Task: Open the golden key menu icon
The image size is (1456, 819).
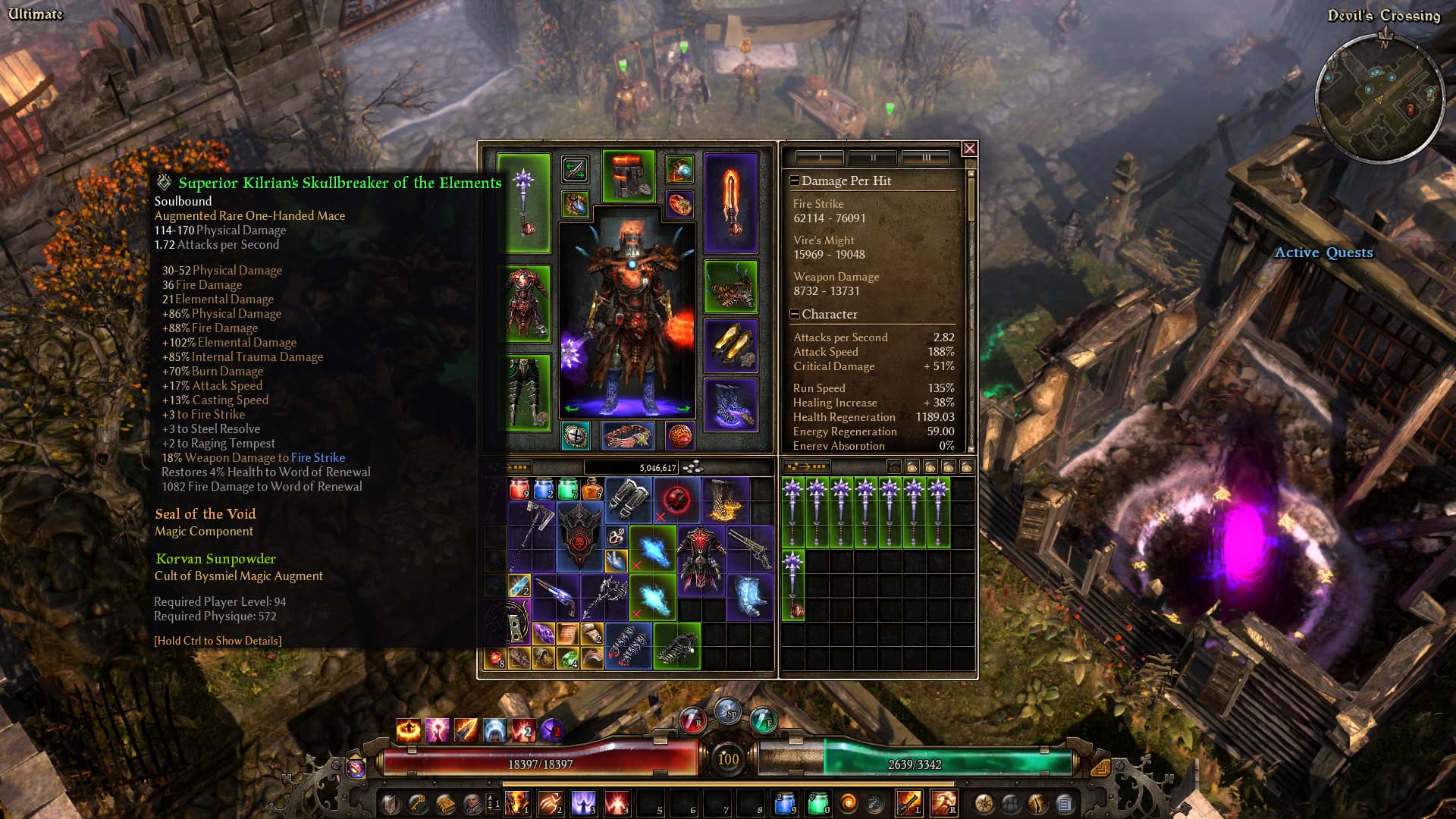Action: tap(418, 802)
